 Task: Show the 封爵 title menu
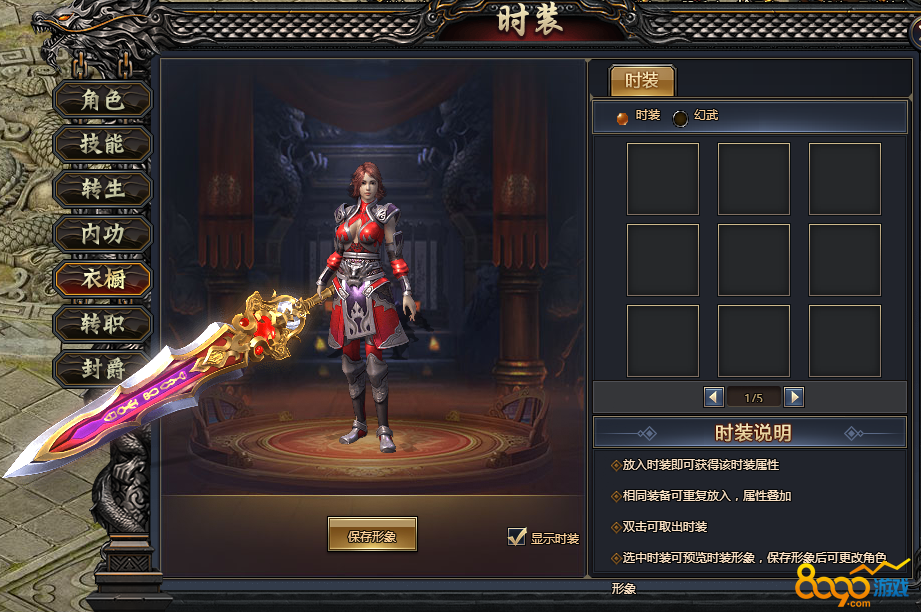102,368
